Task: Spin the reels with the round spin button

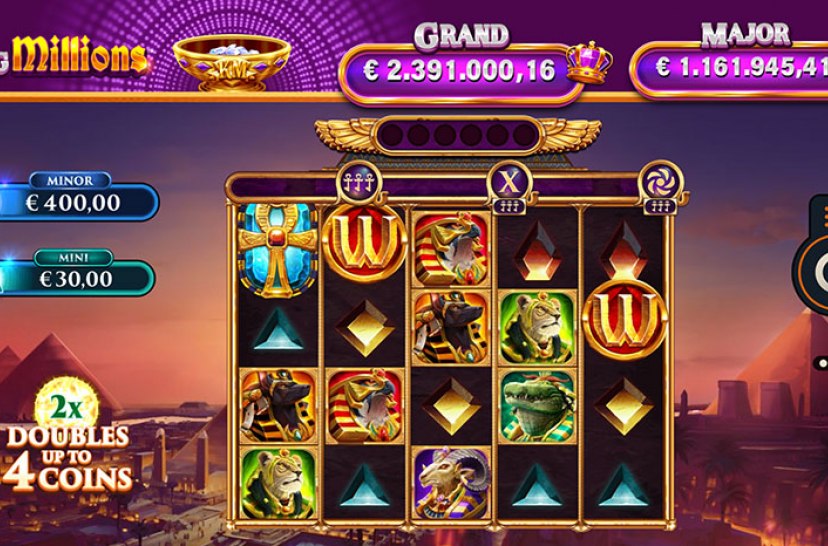Action: pyautogui.click(x=818, y=271)
